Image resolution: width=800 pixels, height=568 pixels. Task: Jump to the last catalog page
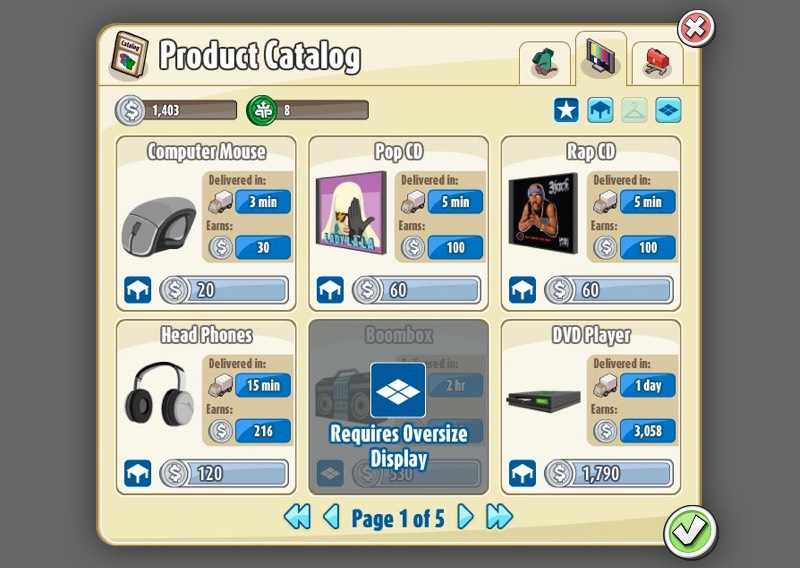(x=499, y=517)
